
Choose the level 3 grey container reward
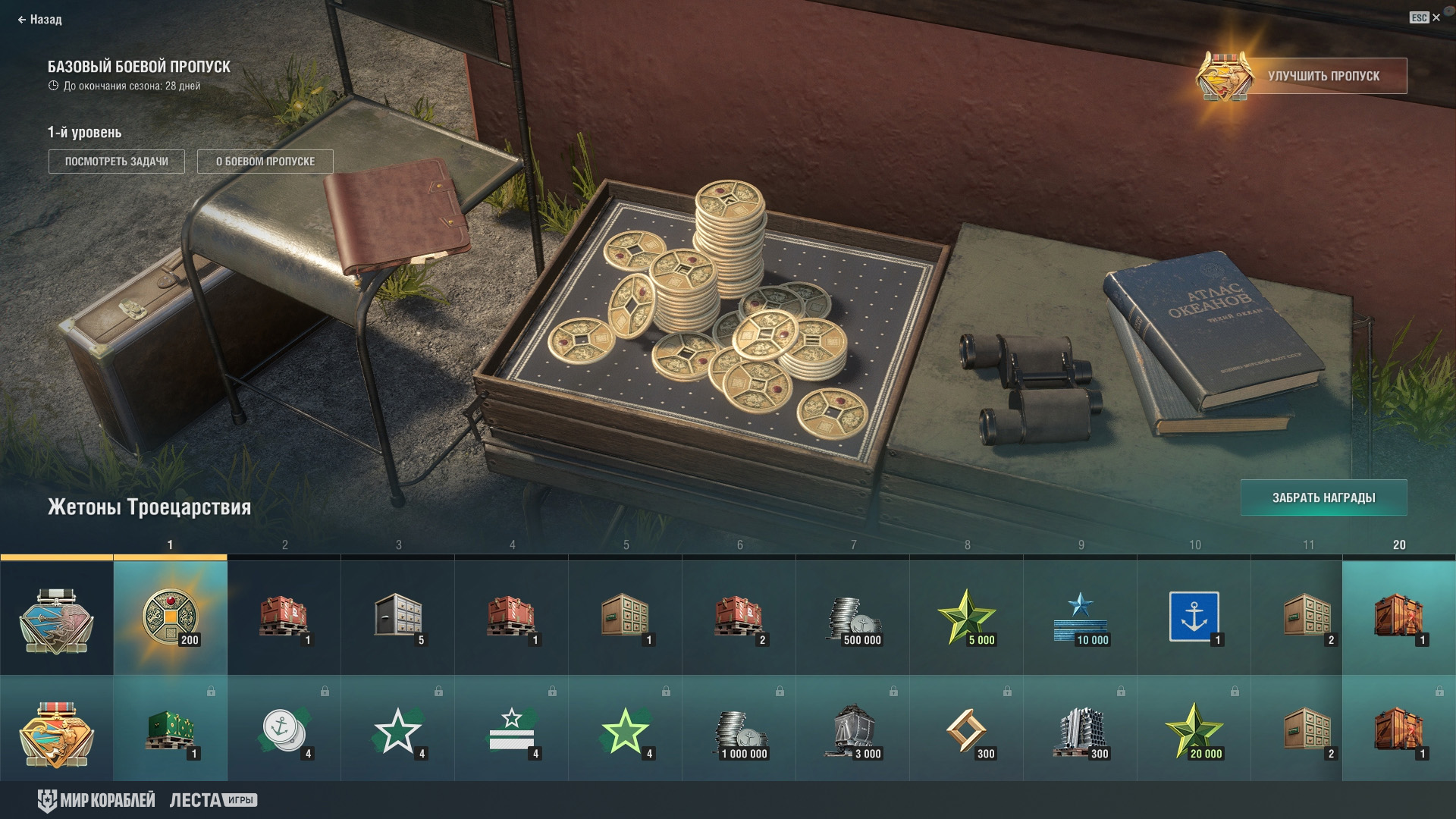(397, 617)
